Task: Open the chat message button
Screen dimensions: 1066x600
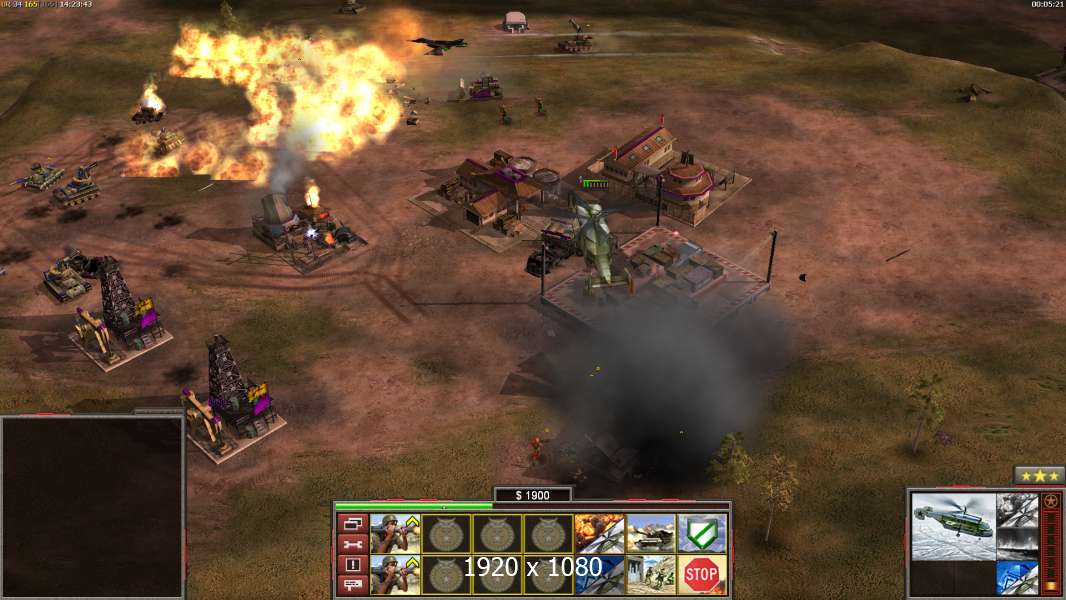Action: pos(351,585)
